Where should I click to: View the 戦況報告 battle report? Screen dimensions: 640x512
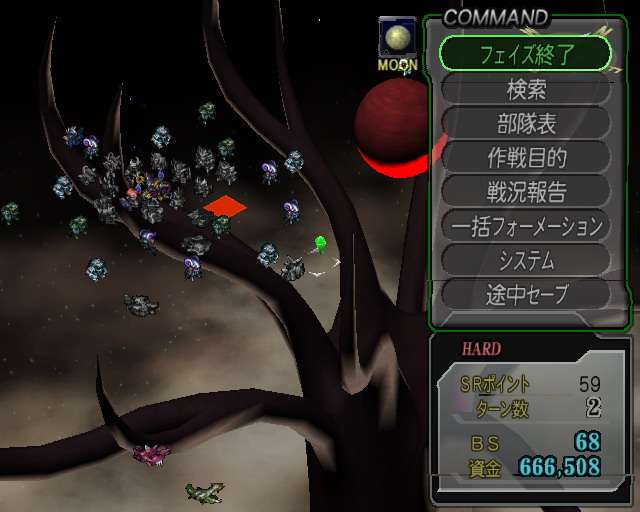525,191
